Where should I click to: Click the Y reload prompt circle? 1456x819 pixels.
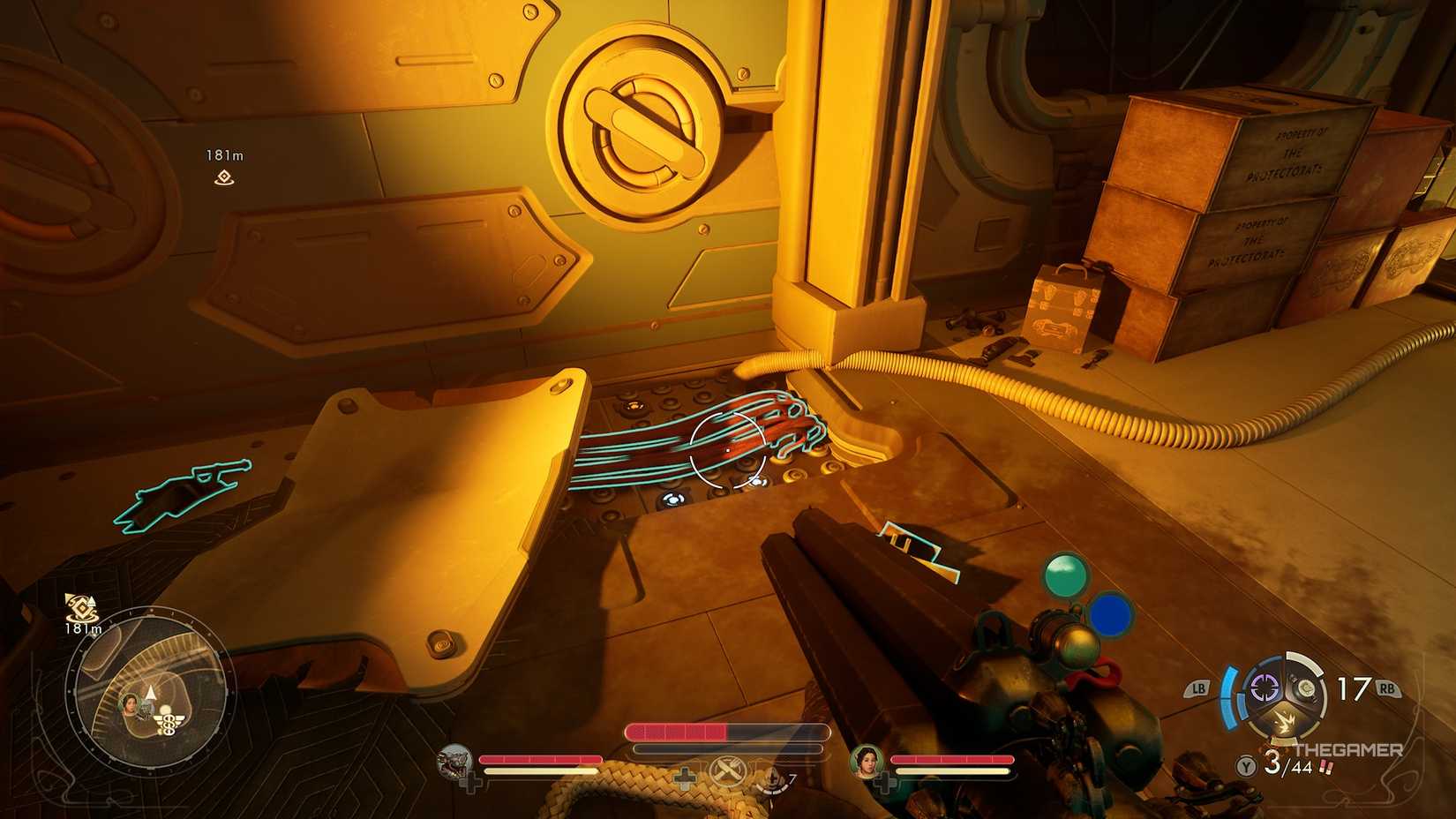pyautogui.click(x=1247, y=766)
